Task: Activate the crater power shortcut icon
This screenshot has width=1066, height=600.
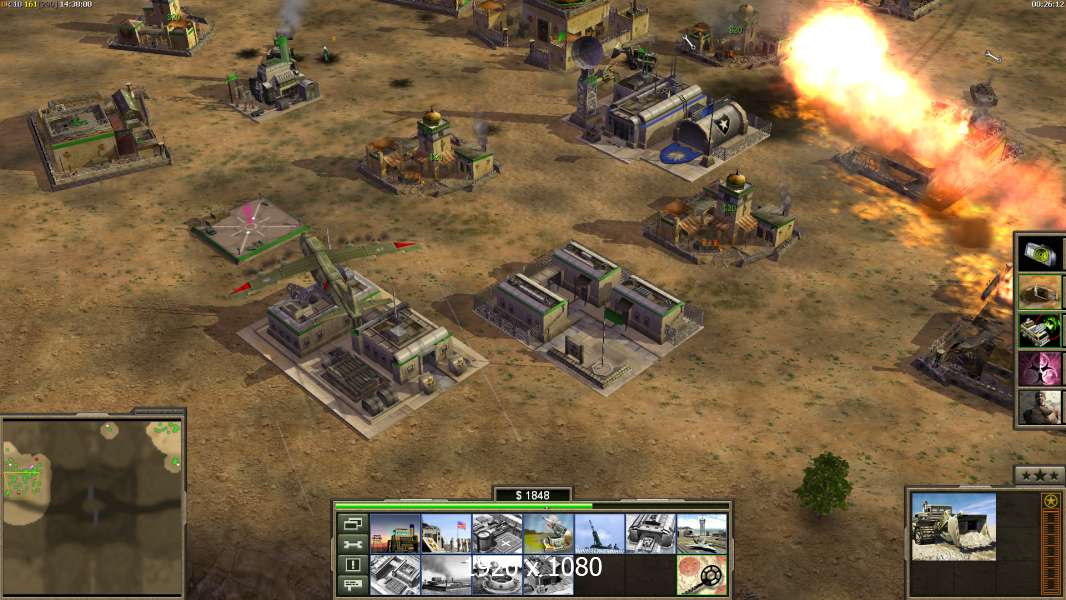Action: [1041, 291]
